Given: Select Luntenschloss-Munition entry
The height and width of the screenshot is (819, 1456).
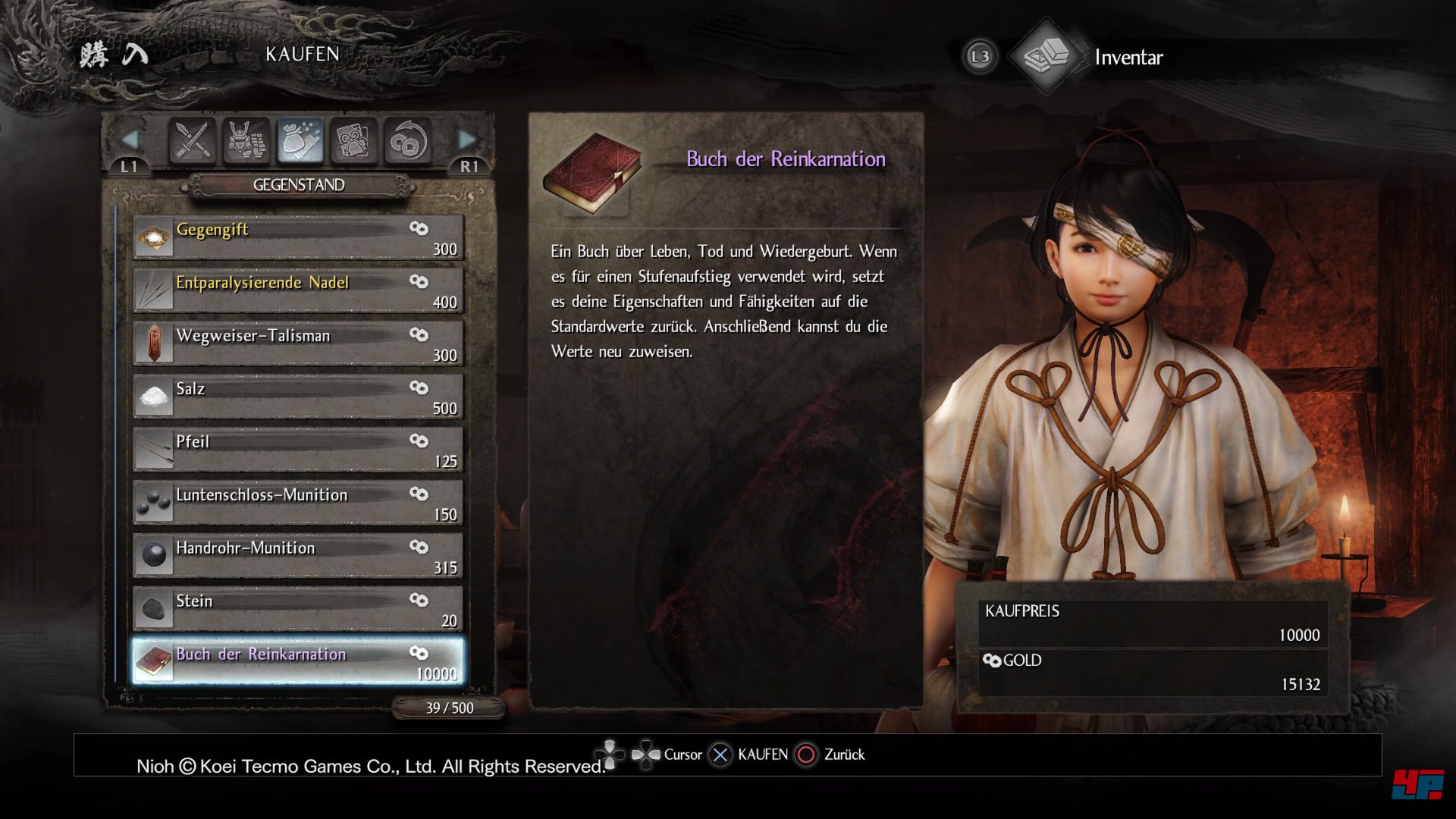Looking at the screenshot, I should [298, 503].
